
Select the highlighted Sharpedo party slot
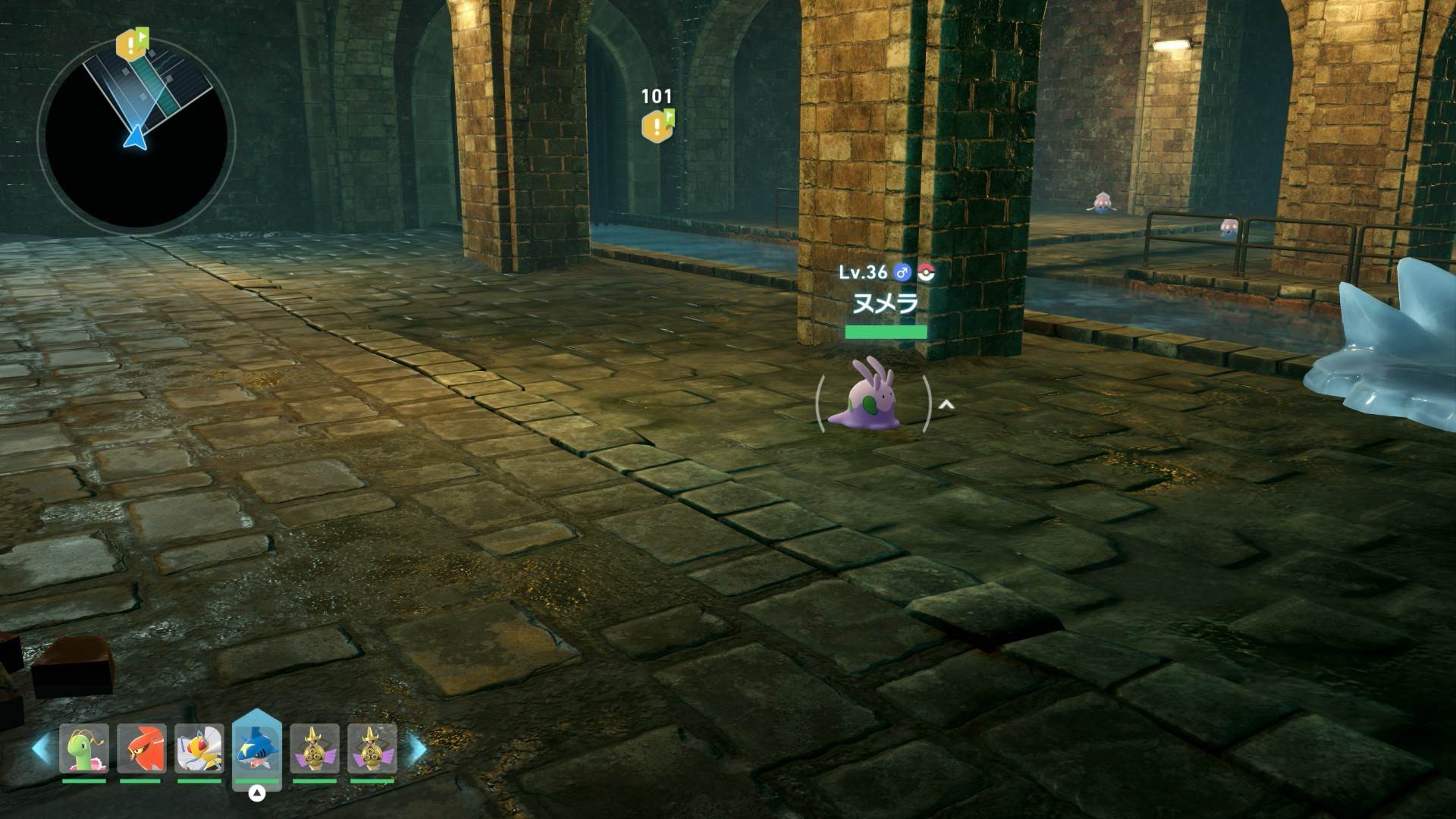[x=256, y=748]
